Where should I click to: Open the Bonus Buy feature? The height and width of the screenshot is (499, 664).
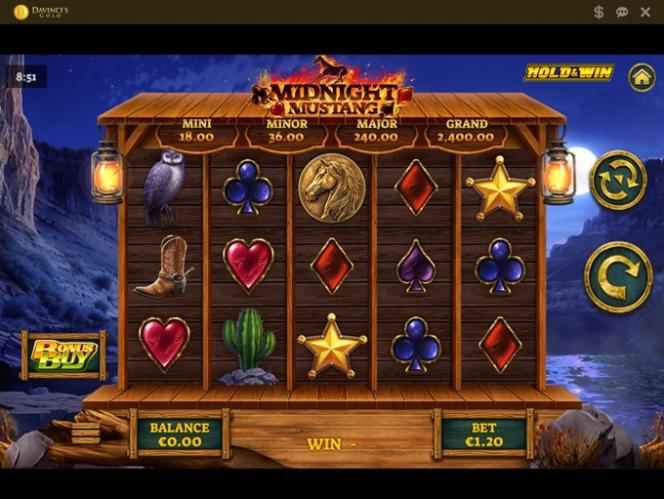tap(65, 356)
